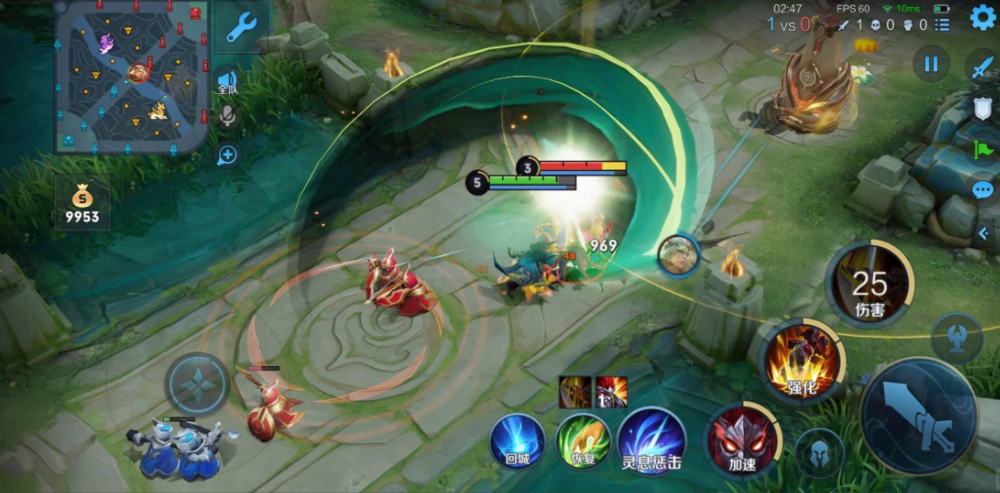Open the wrench tool button
1000x493 pixels.
point(242,27)
